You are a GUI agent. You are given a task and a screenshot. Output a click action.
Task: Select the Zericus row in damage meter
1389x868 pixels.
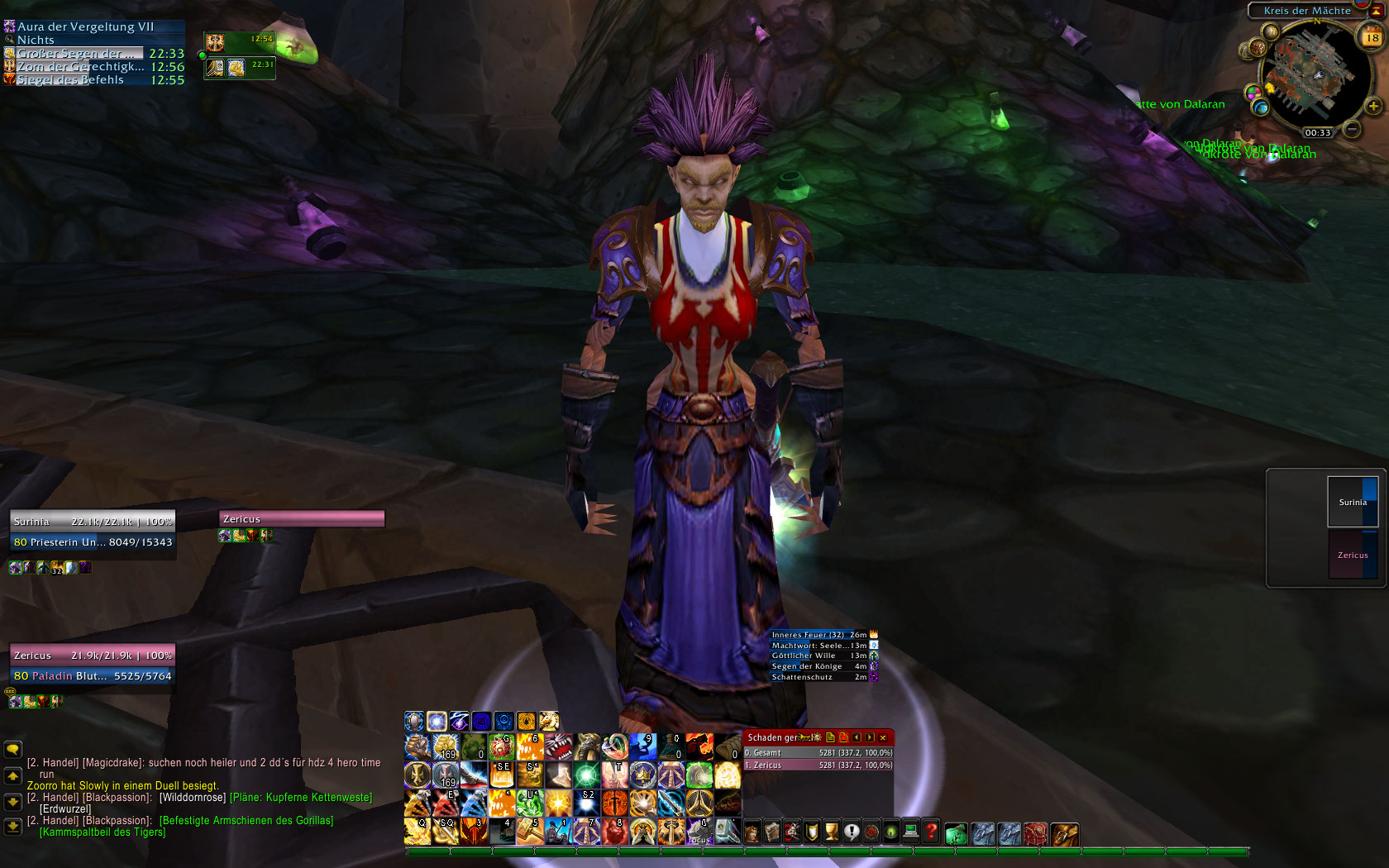(818, 765)
